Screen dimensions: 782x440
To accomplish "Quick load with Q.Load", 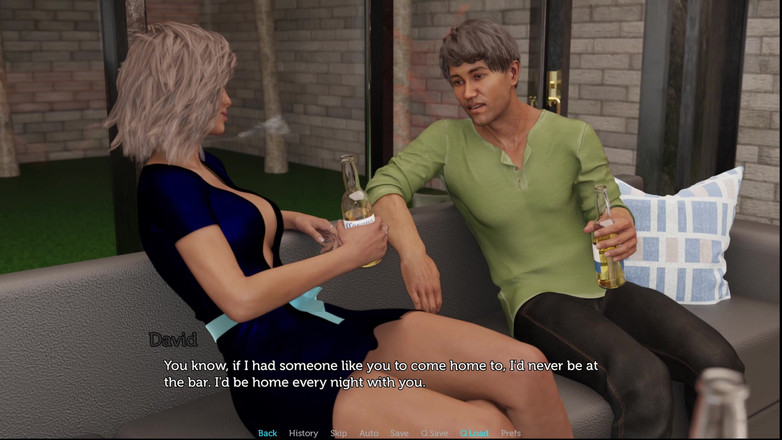I will pos(474,433).
